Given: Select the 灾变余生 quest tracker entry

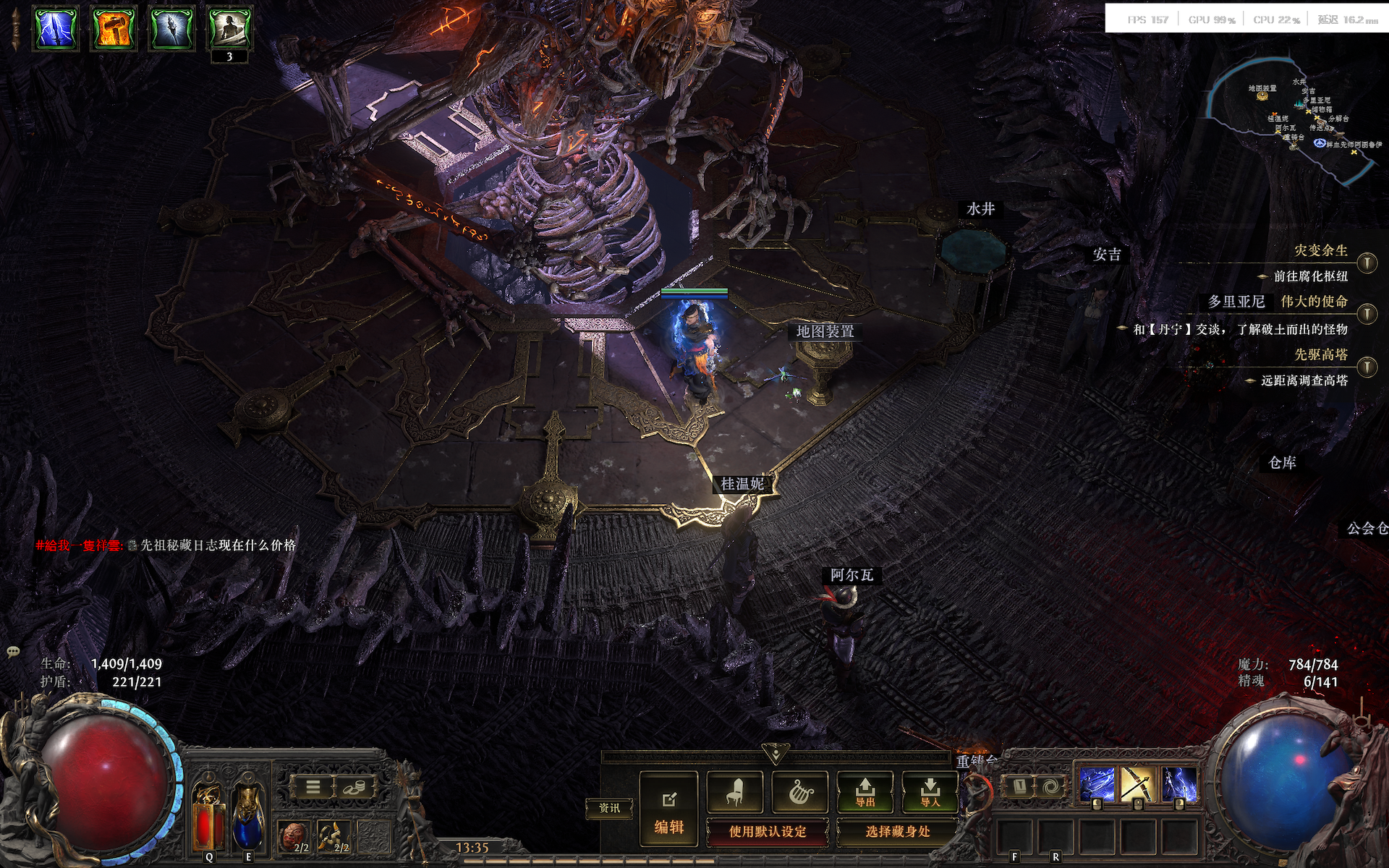Looking at the screenshot, I should click(x=1320, y=251).
